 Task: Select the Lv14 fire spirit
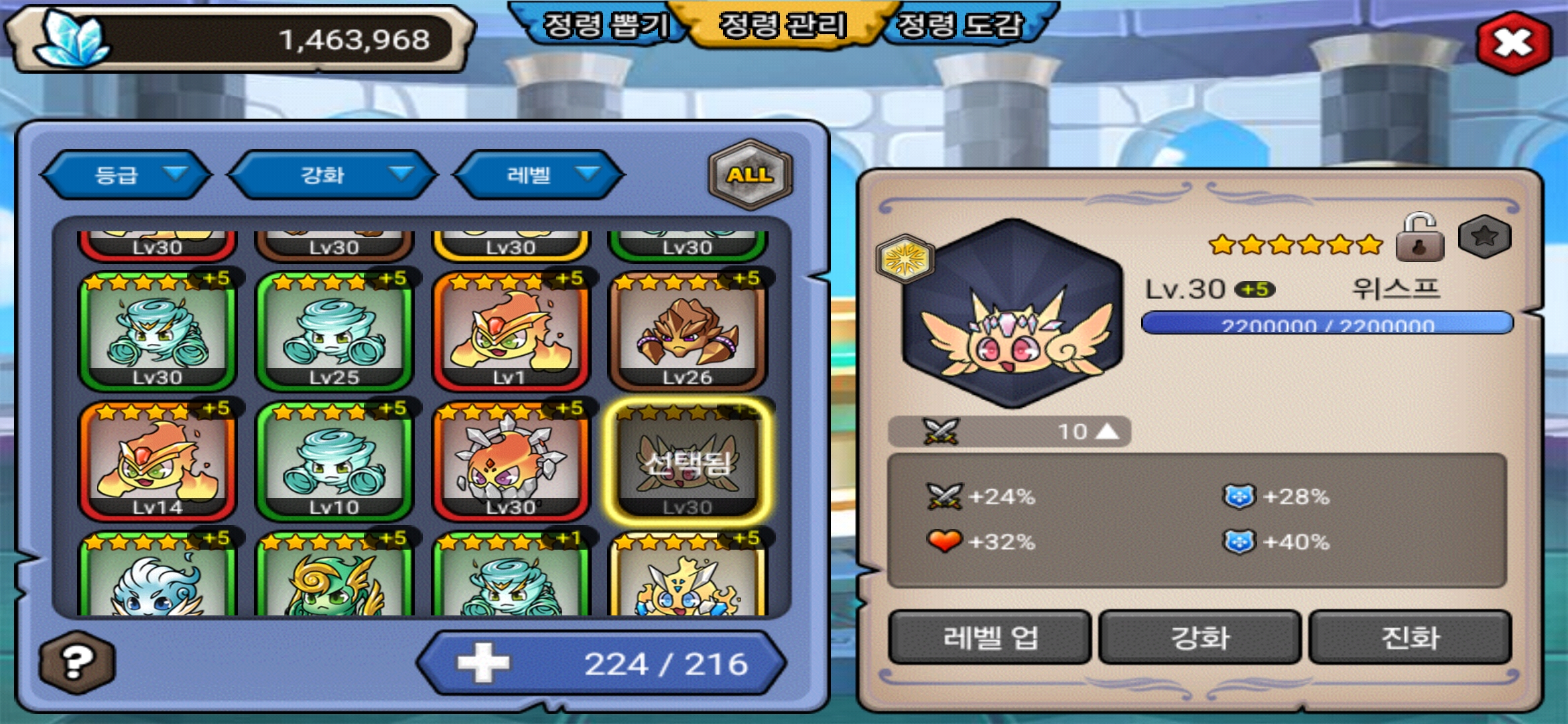coord(157,461)
